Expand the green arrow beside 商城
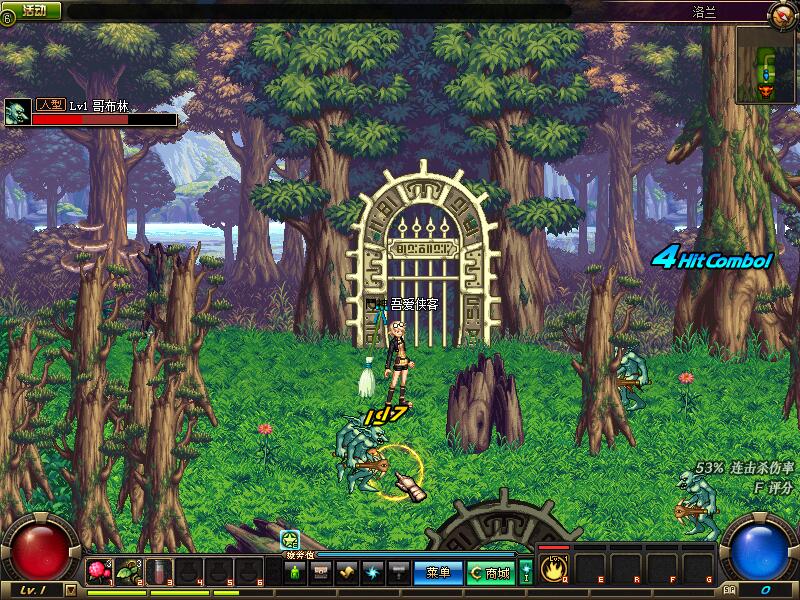800x600 pixels. pyautogui.click(x=526, y=573)
